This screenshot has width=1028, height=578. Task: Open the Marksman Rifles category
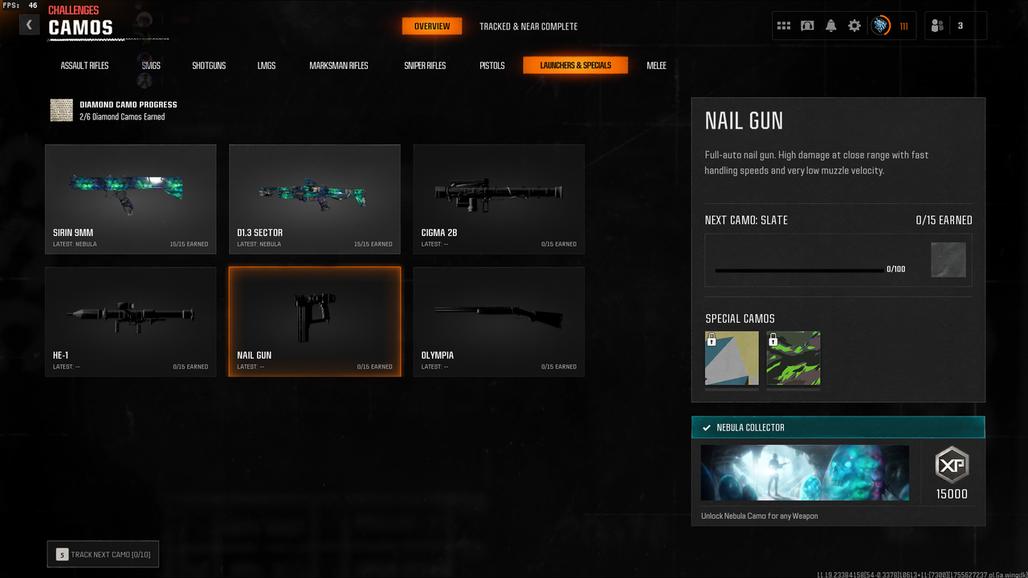339,66
